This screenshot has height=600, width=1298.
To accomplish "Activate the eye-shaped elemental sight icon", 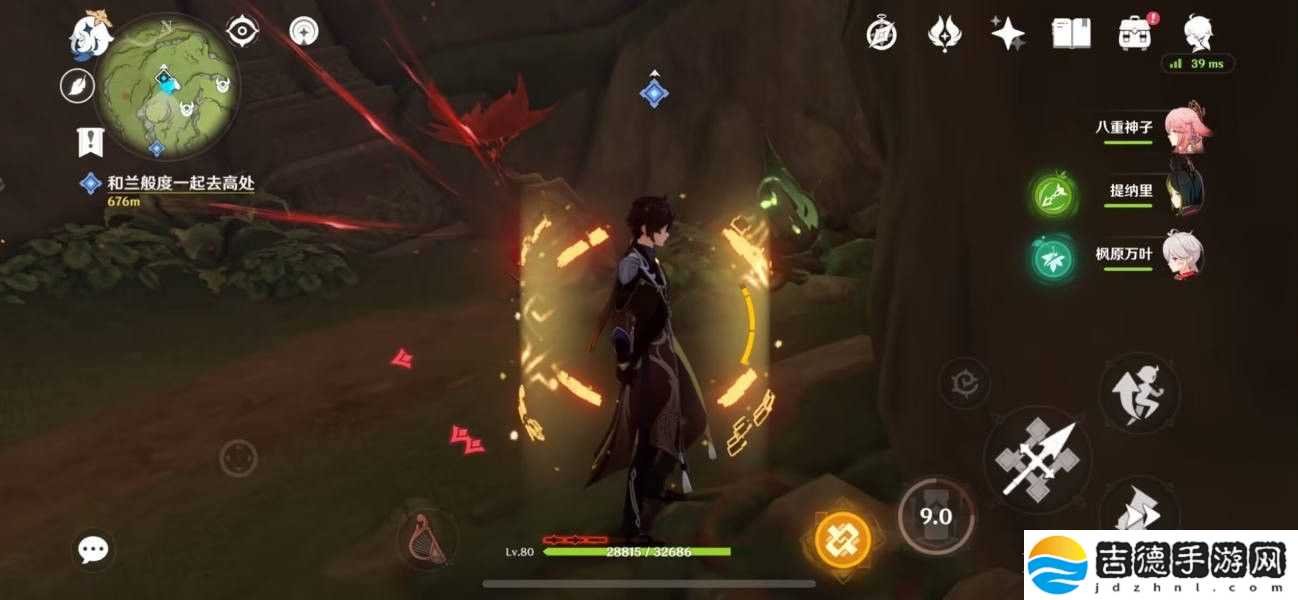I will click(243, 32).
